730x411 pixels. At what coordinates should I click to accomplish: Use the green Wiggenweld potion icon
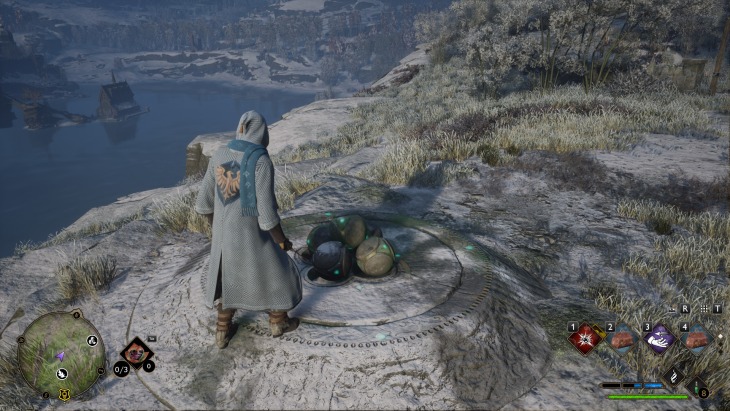[x=697, y=383]
